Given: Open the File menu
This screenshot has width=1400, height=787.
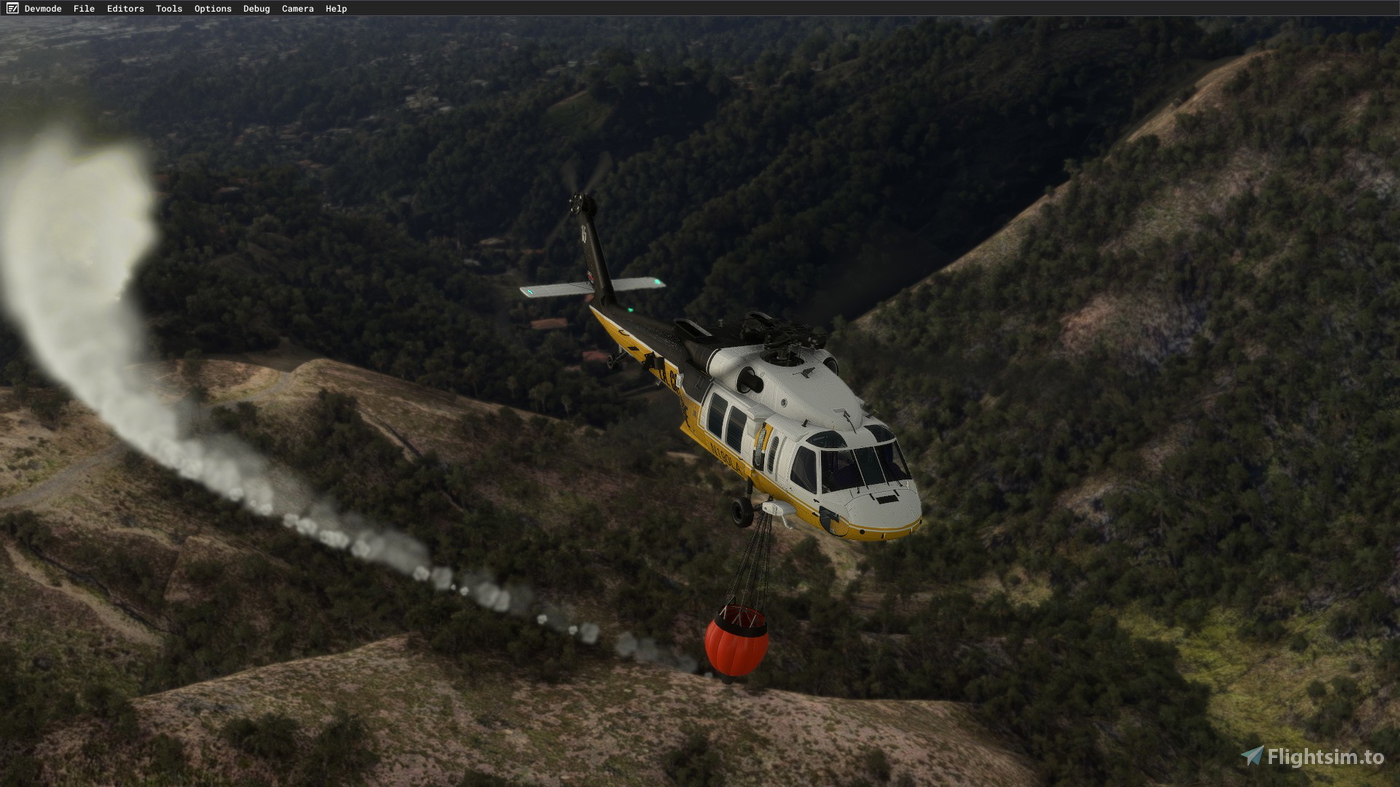Looking at the screenshot, I should [x=83, y=8].
